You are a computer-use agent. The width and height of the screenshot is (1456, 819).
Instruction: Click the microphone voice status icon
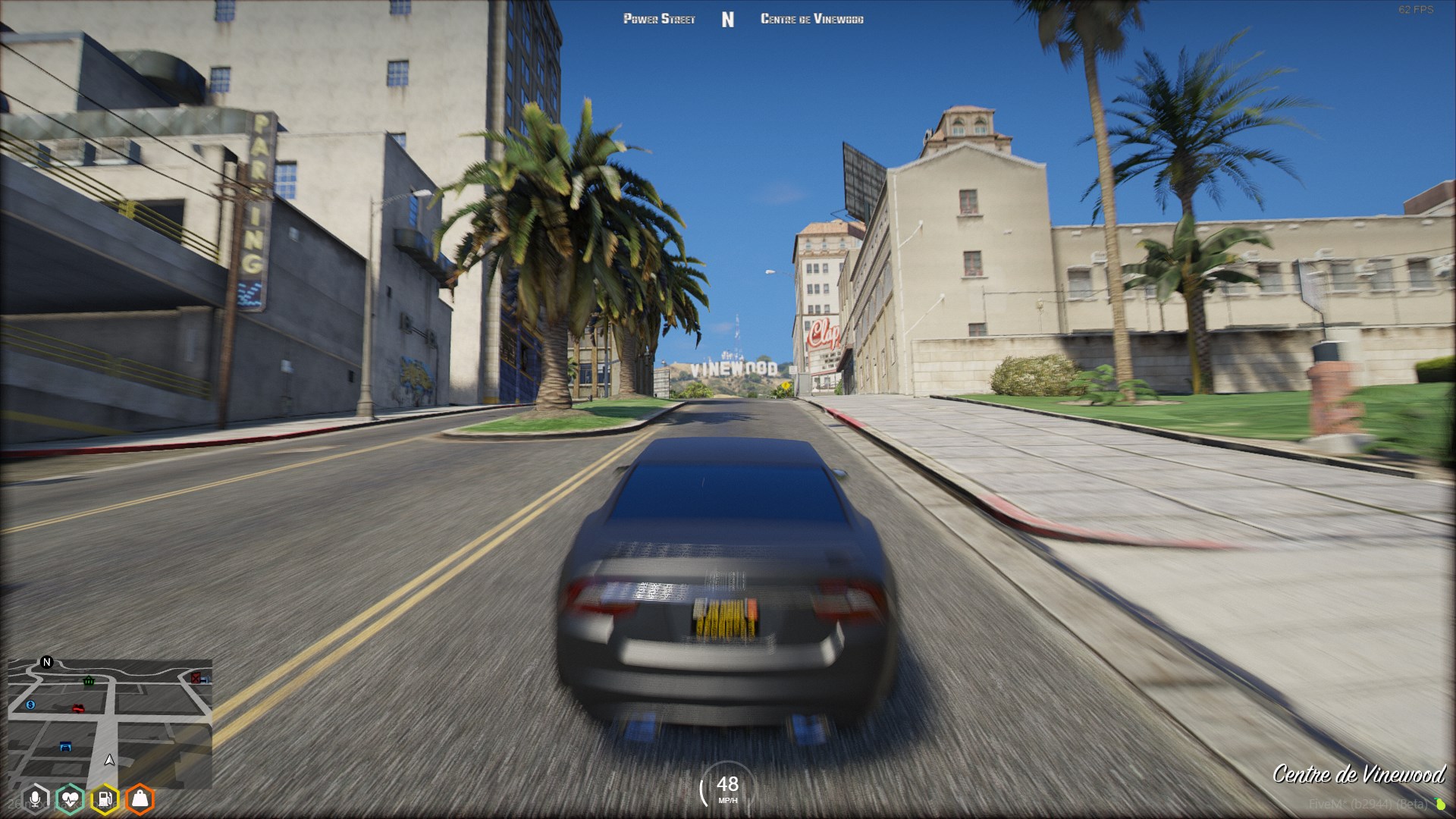[35, 799]
